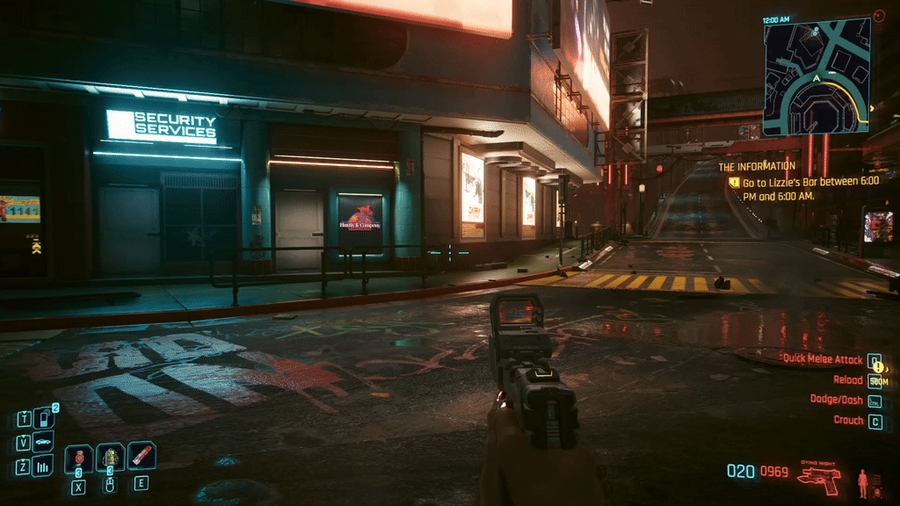Open the radio equalizer bars icon

43,466
